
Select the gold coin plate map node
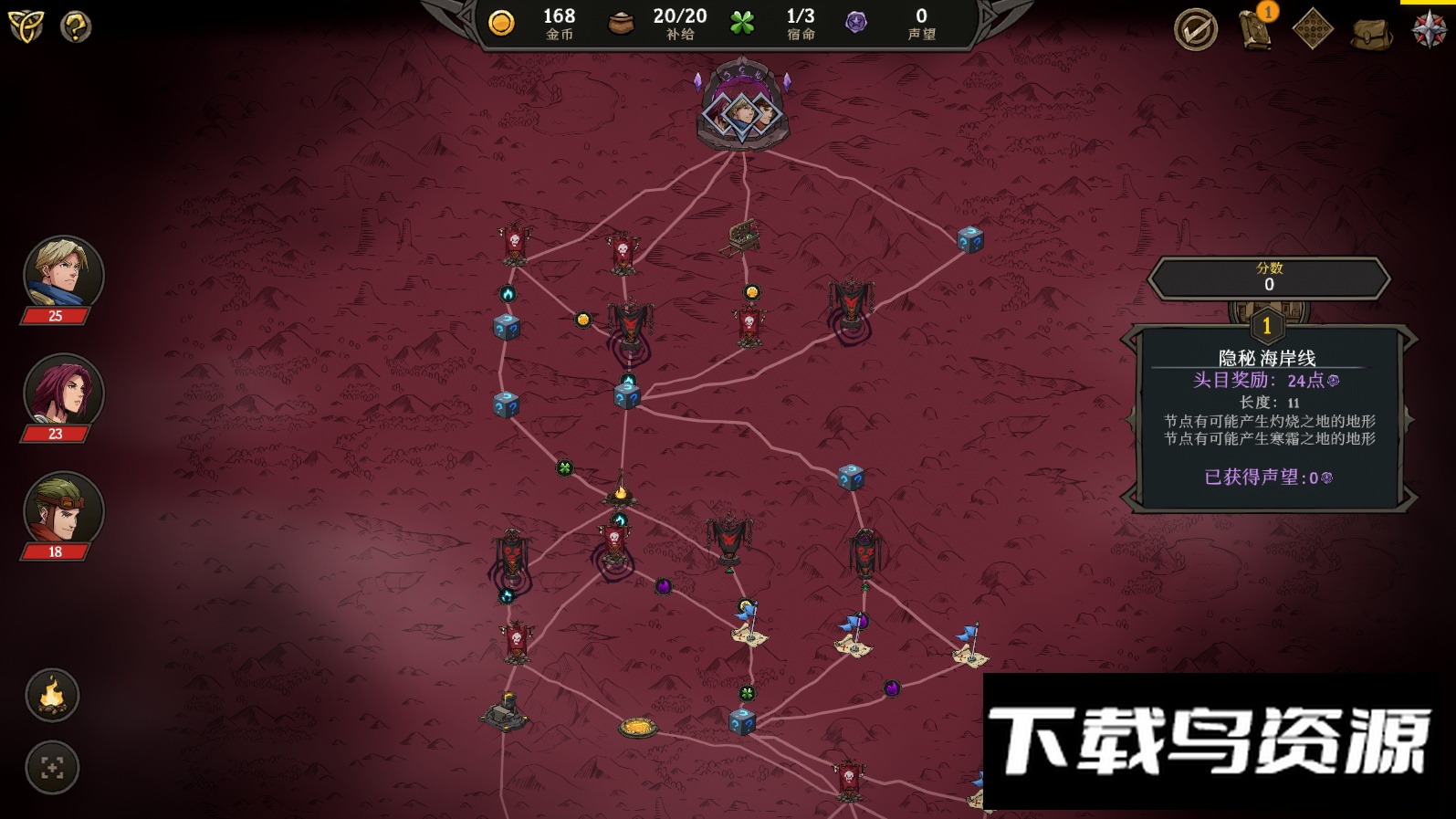pos(638,728)
